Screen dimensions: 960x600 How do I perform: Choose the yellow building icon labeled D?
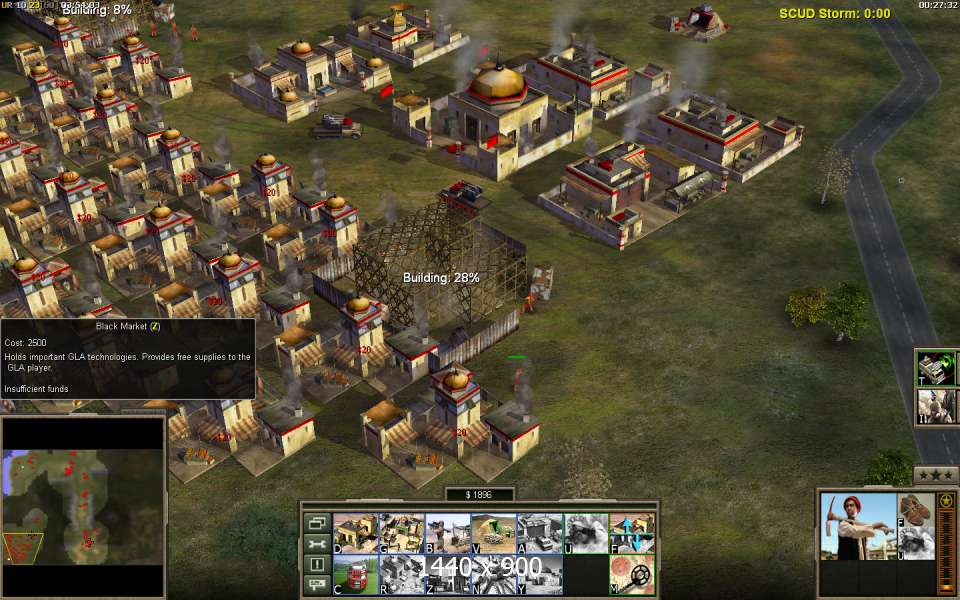(354, 533)
